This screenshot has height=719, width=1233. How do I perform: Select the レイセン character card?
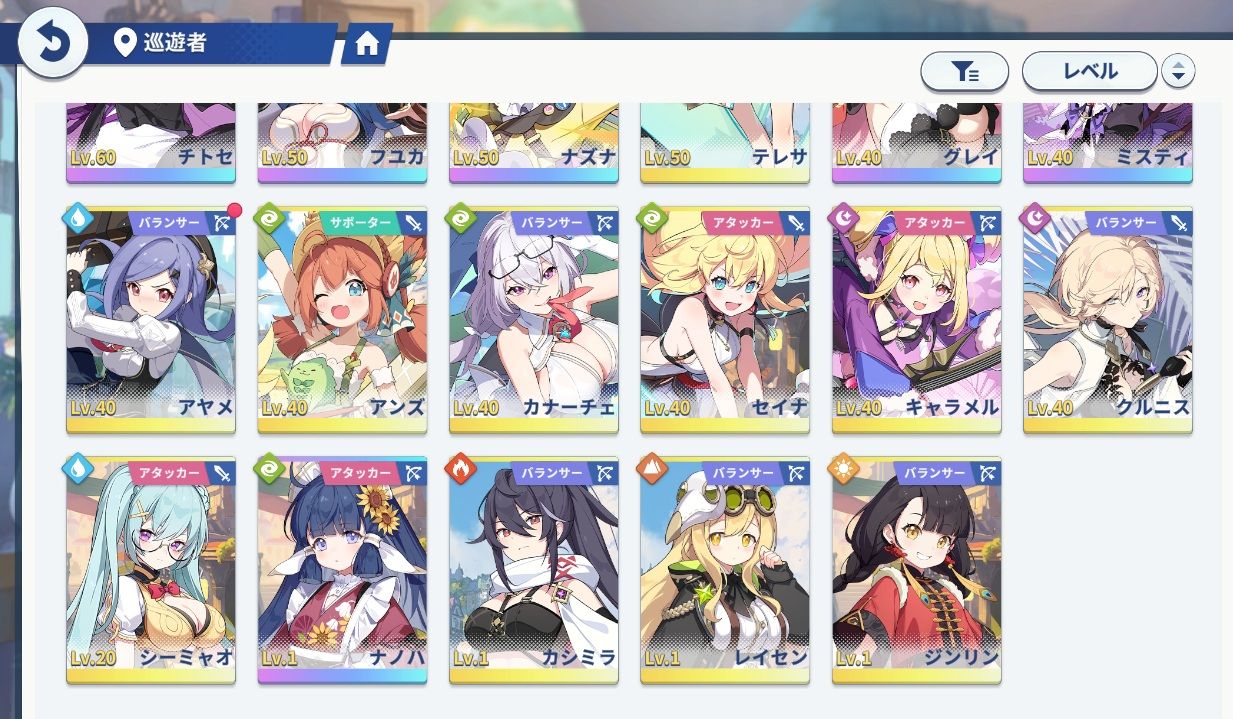pyautogui.click(x=725, y=570)
